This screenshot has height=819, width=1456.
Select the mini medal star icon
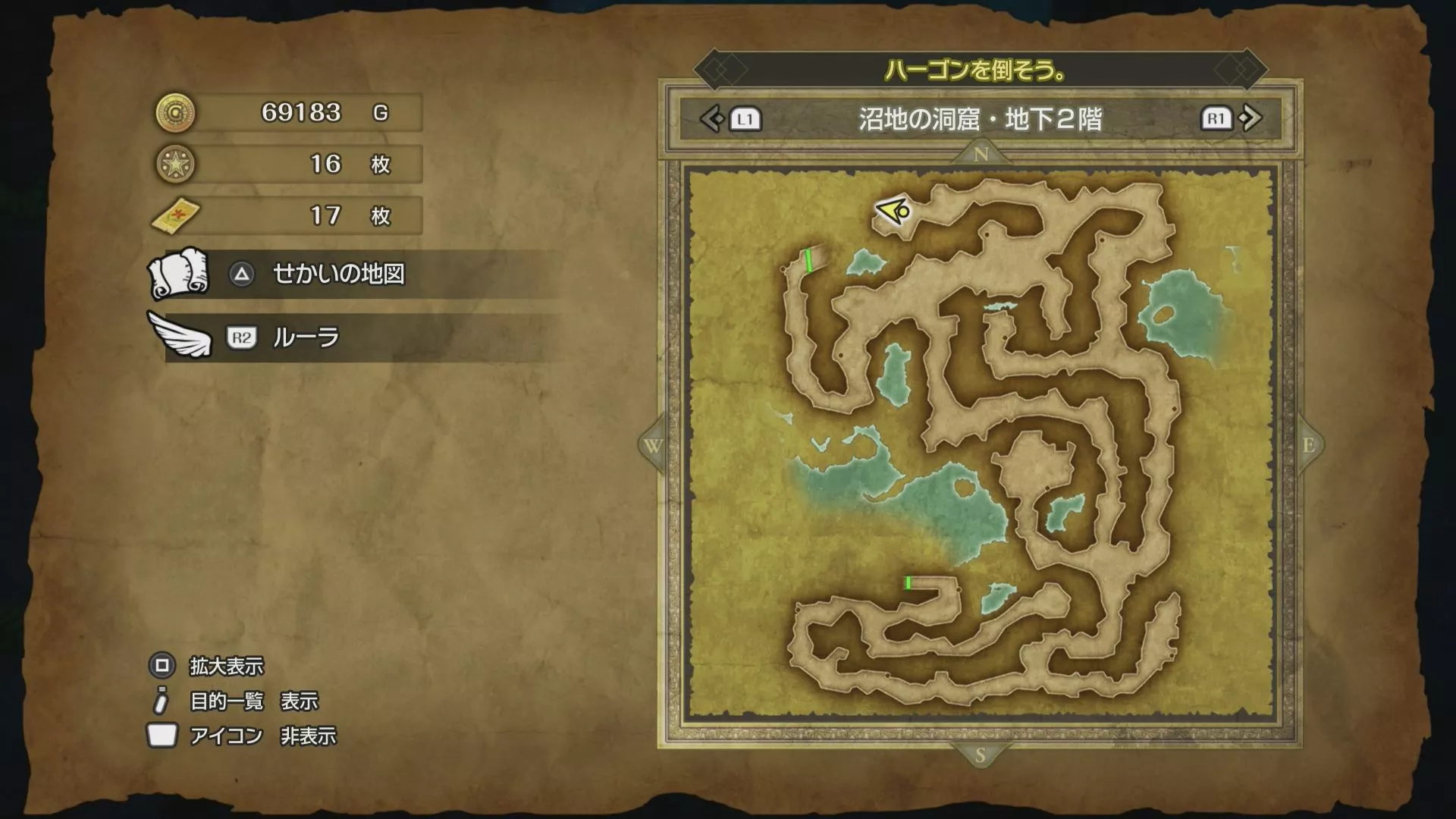(x=175, y=164)
